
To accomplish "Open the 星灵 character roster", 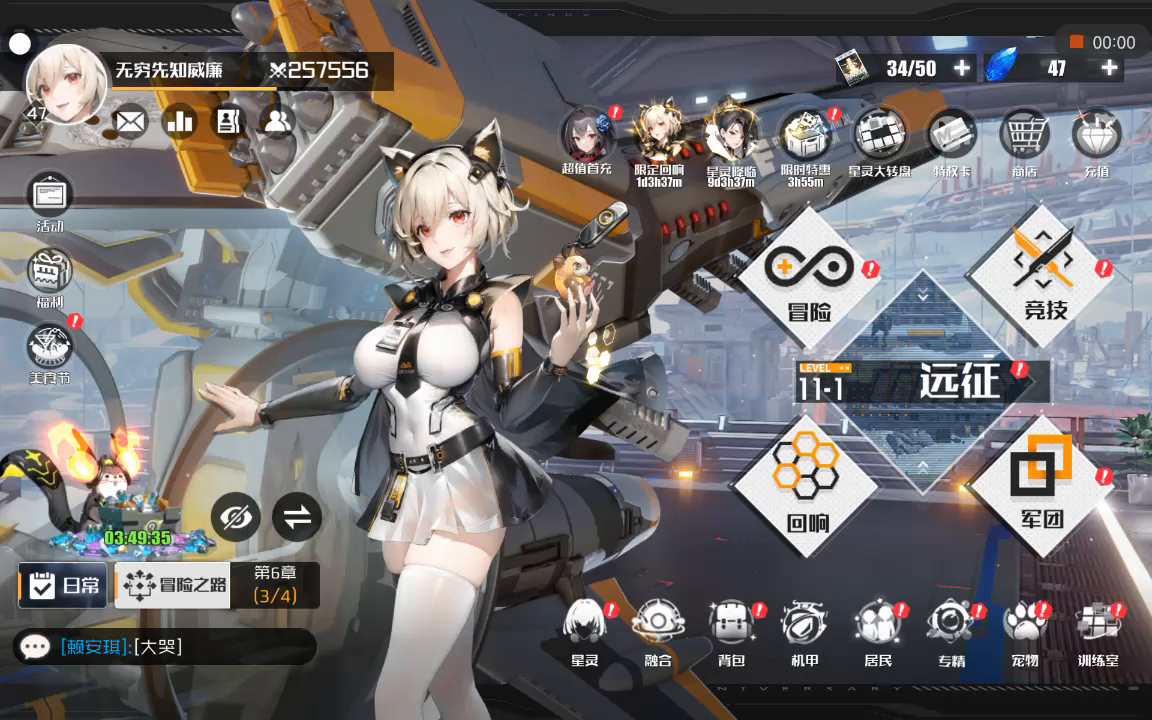I will pos(585,630).
